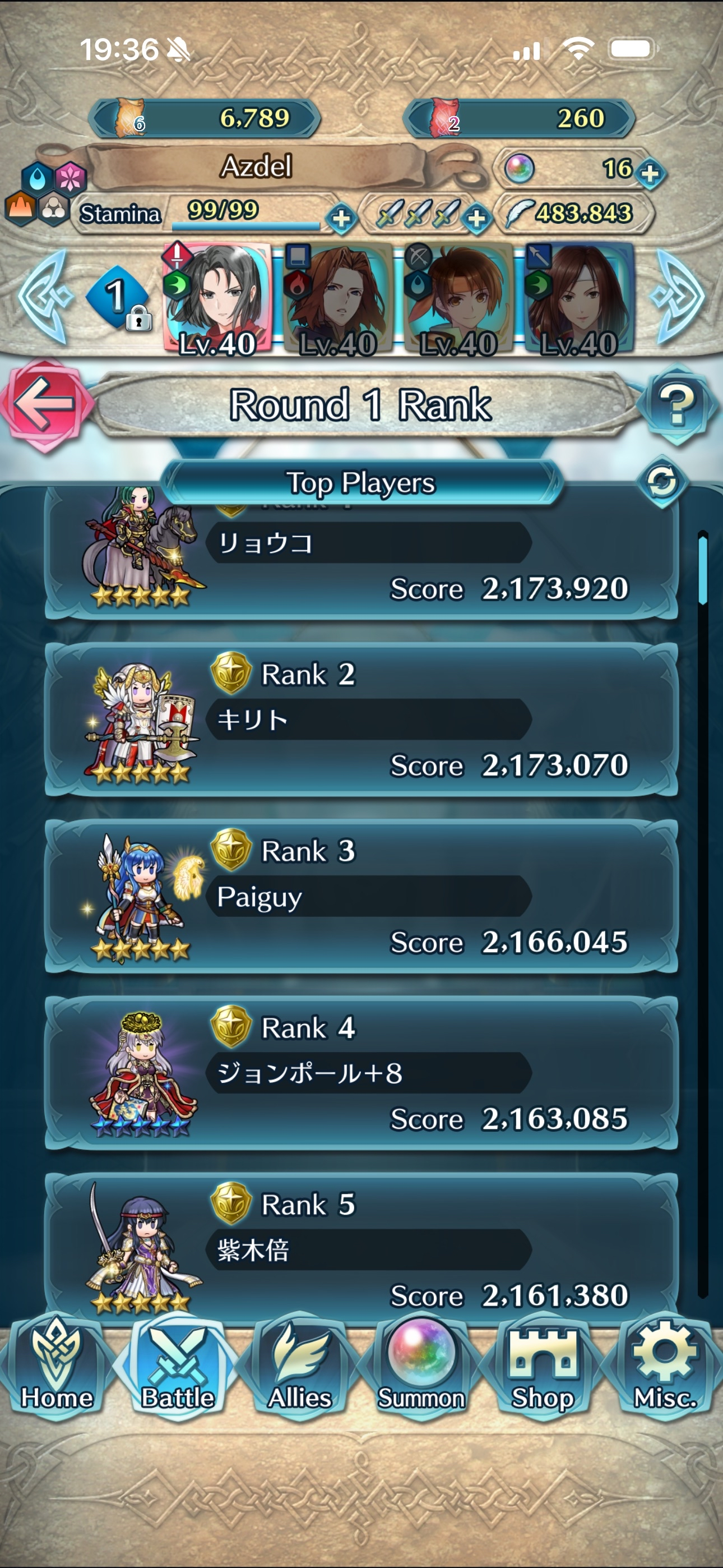The height and width of the screenshot is (1568, 723).
Task: Switch to the next team with right arrow
Action: (676, 297)
